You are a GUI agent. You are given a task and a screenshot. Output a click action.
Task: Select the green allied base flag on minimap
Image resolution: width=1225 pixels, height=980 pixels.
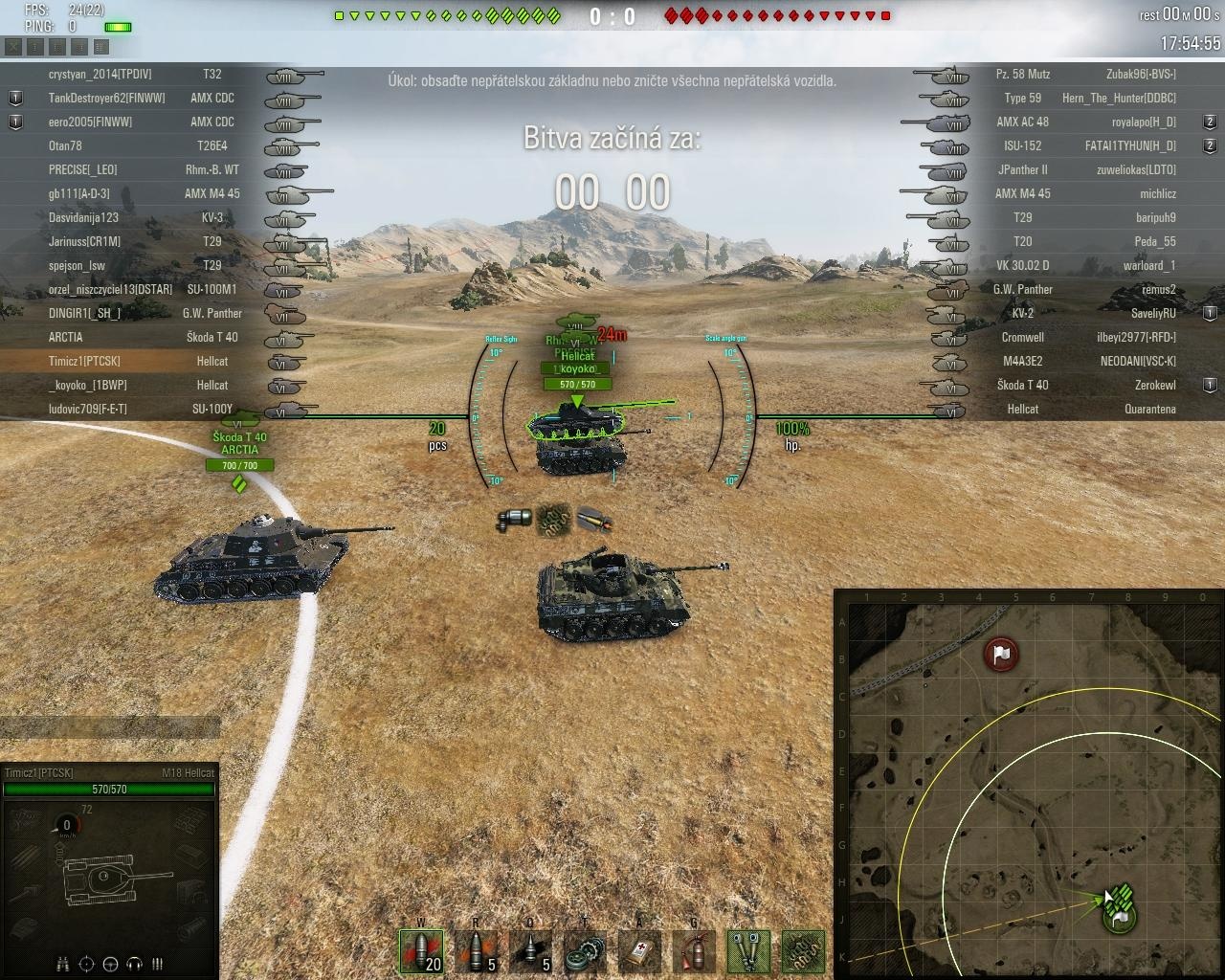click(1120, 917)
